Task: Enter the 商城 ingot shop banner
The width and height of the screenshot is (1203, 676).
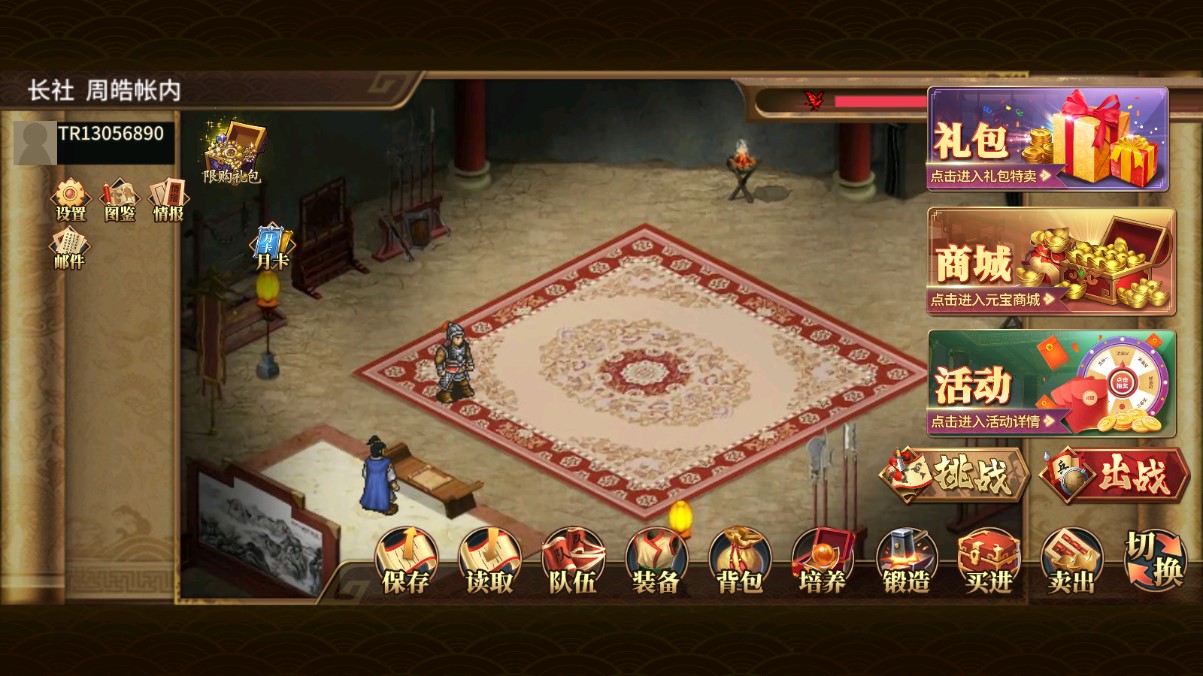Action: 1050,261
